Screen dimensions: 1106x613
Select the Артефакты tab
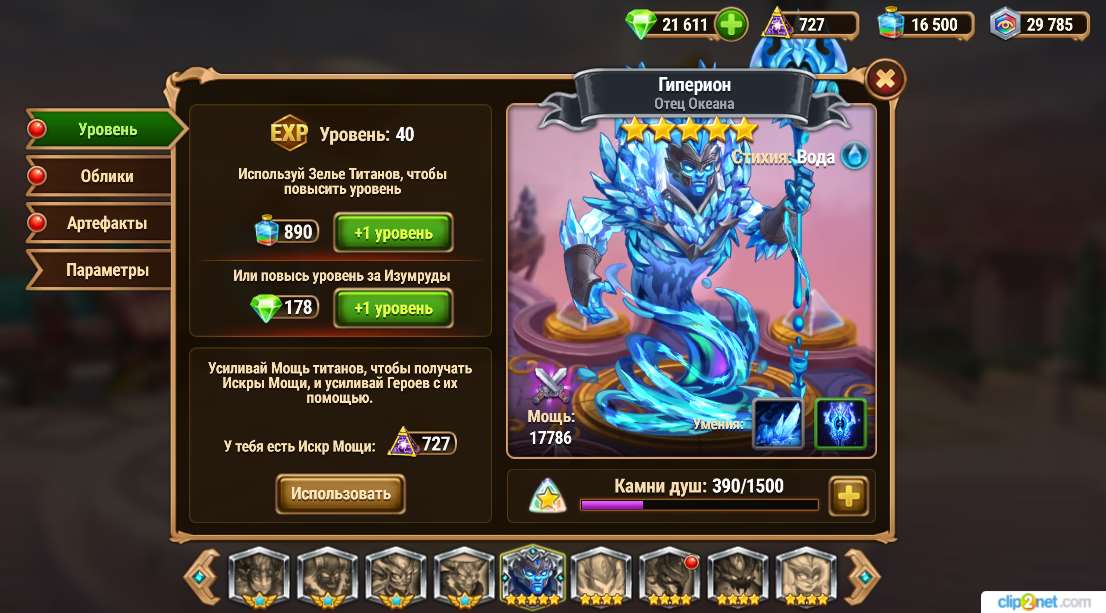tap(106, 223)
